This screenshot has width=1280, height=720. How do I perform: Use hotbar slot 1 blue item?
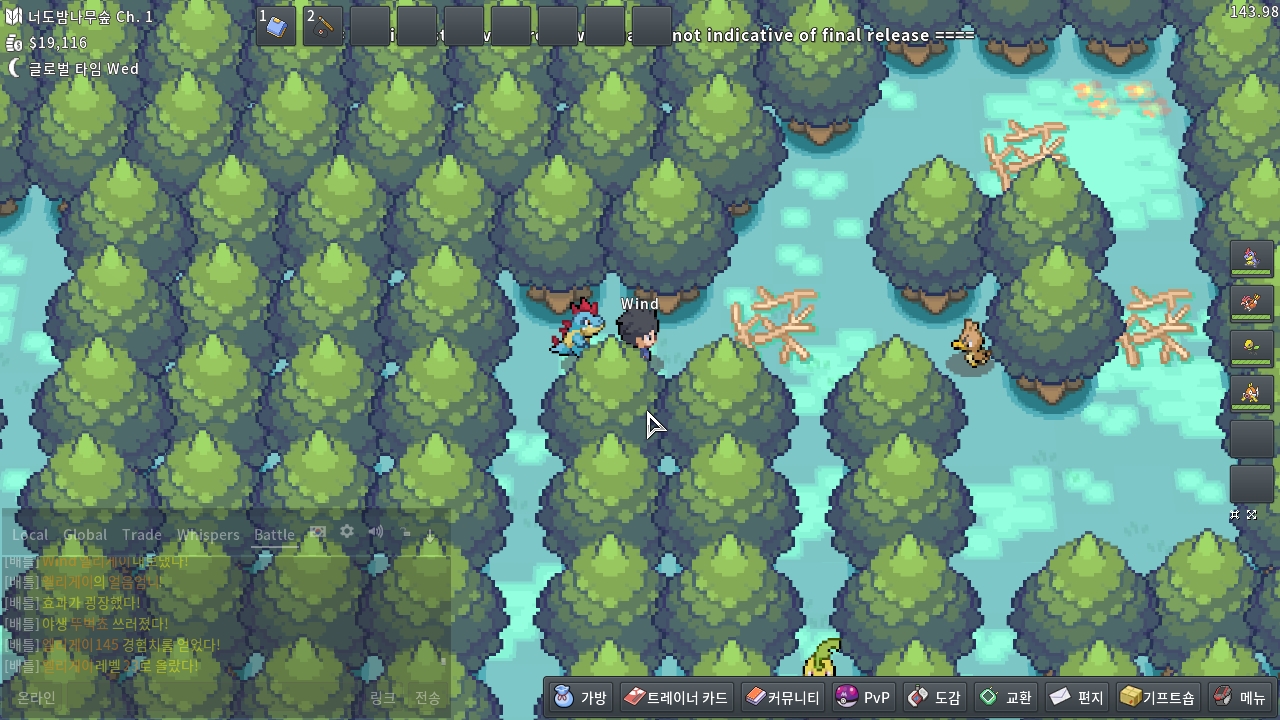(x=276, y=27)
